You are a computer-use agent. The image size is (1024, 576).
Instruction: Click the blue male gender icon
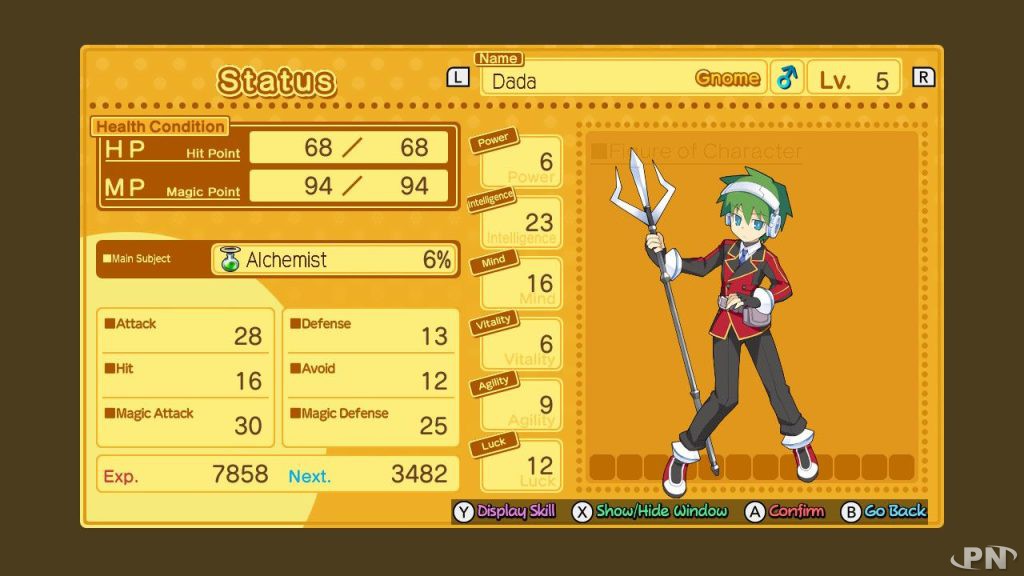point(787,78)
